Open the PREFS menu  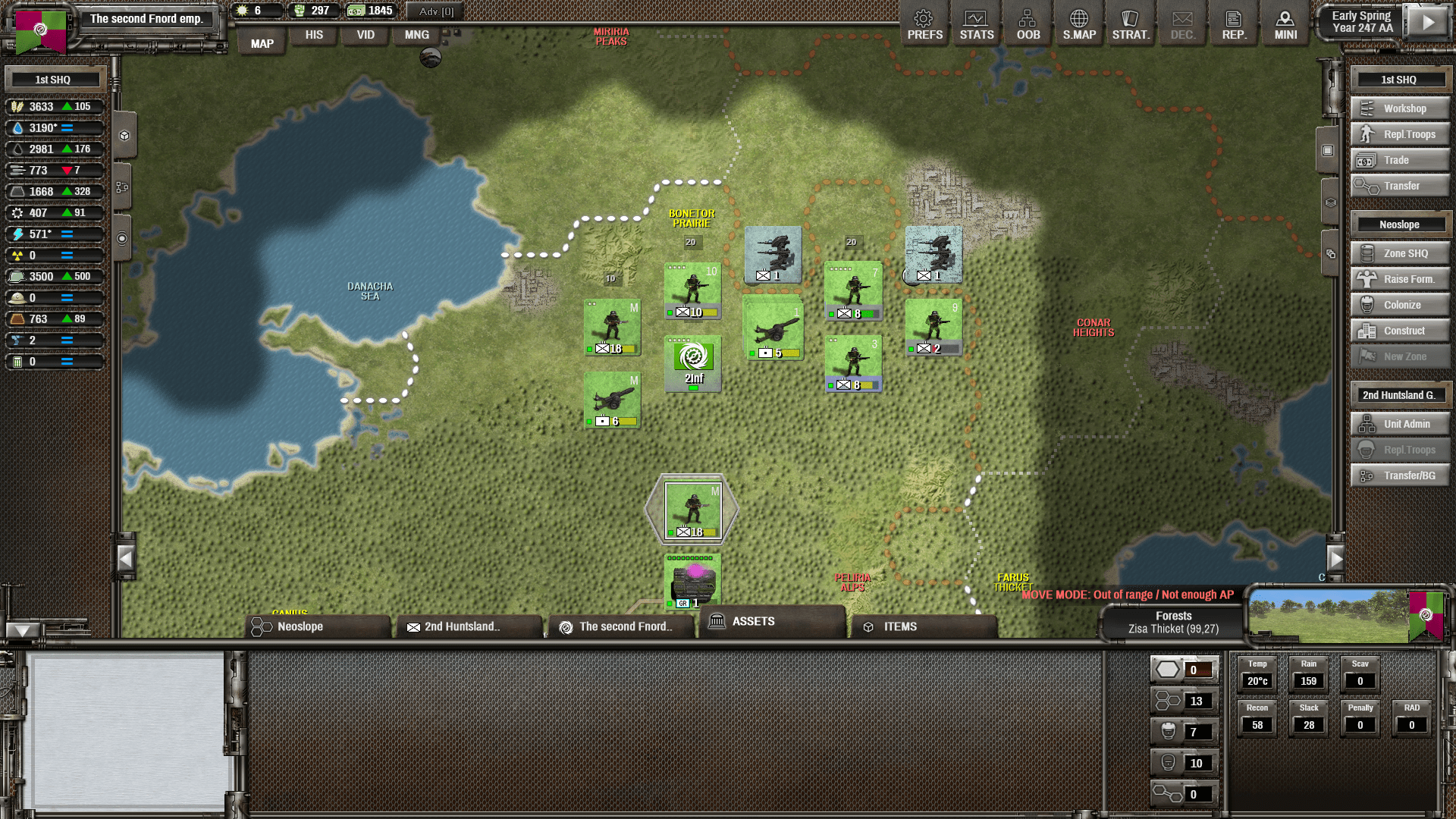(924, 25)
